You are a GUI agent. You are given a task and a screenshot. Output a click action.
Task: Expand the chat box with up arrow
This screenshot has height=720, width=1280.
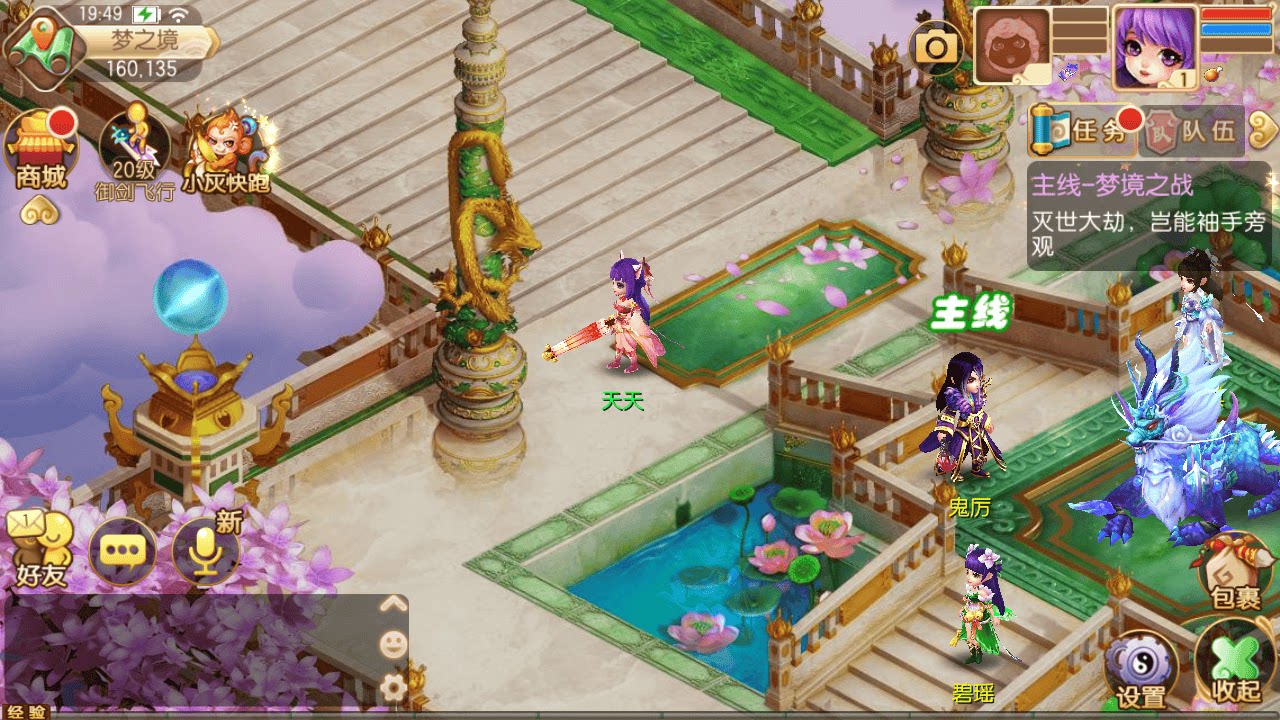(x=393, y=604)
